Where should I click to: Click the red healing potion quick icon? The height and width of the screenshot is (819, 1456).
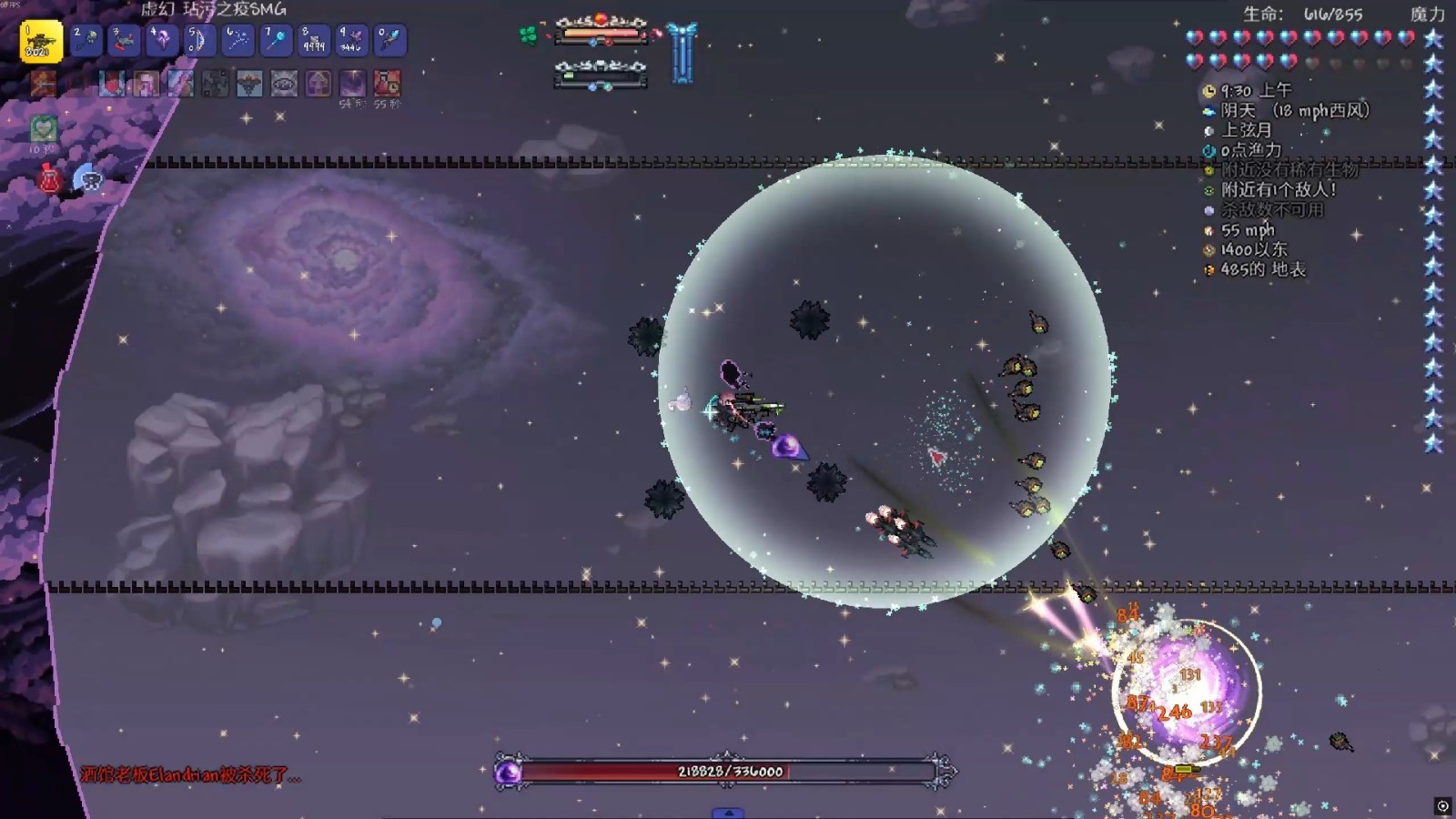click(x=49, y=179)
